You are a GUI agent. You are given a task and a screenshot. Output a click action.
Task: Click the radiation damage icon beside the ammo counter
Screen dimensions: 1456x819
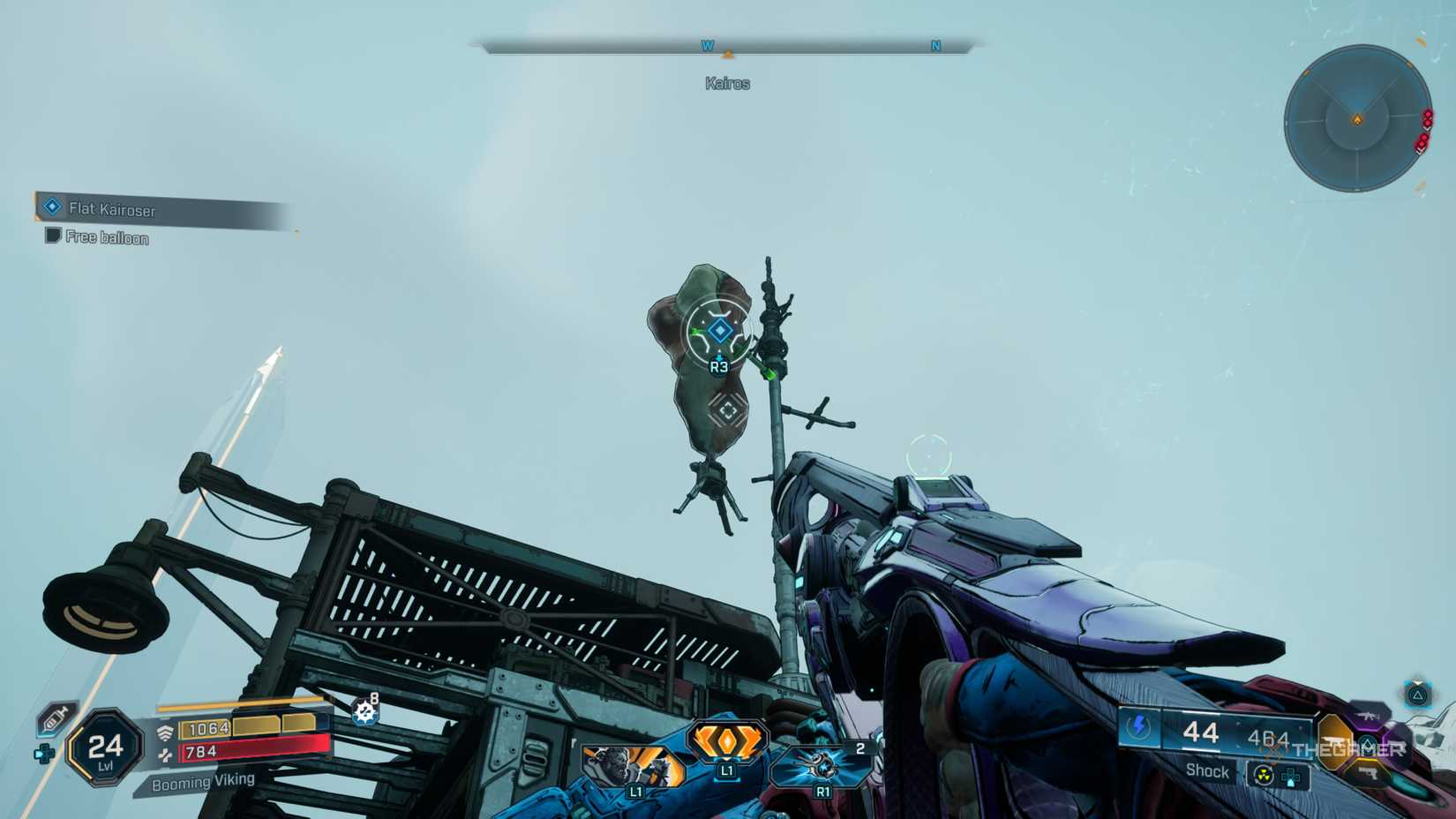coord(1263,775)
